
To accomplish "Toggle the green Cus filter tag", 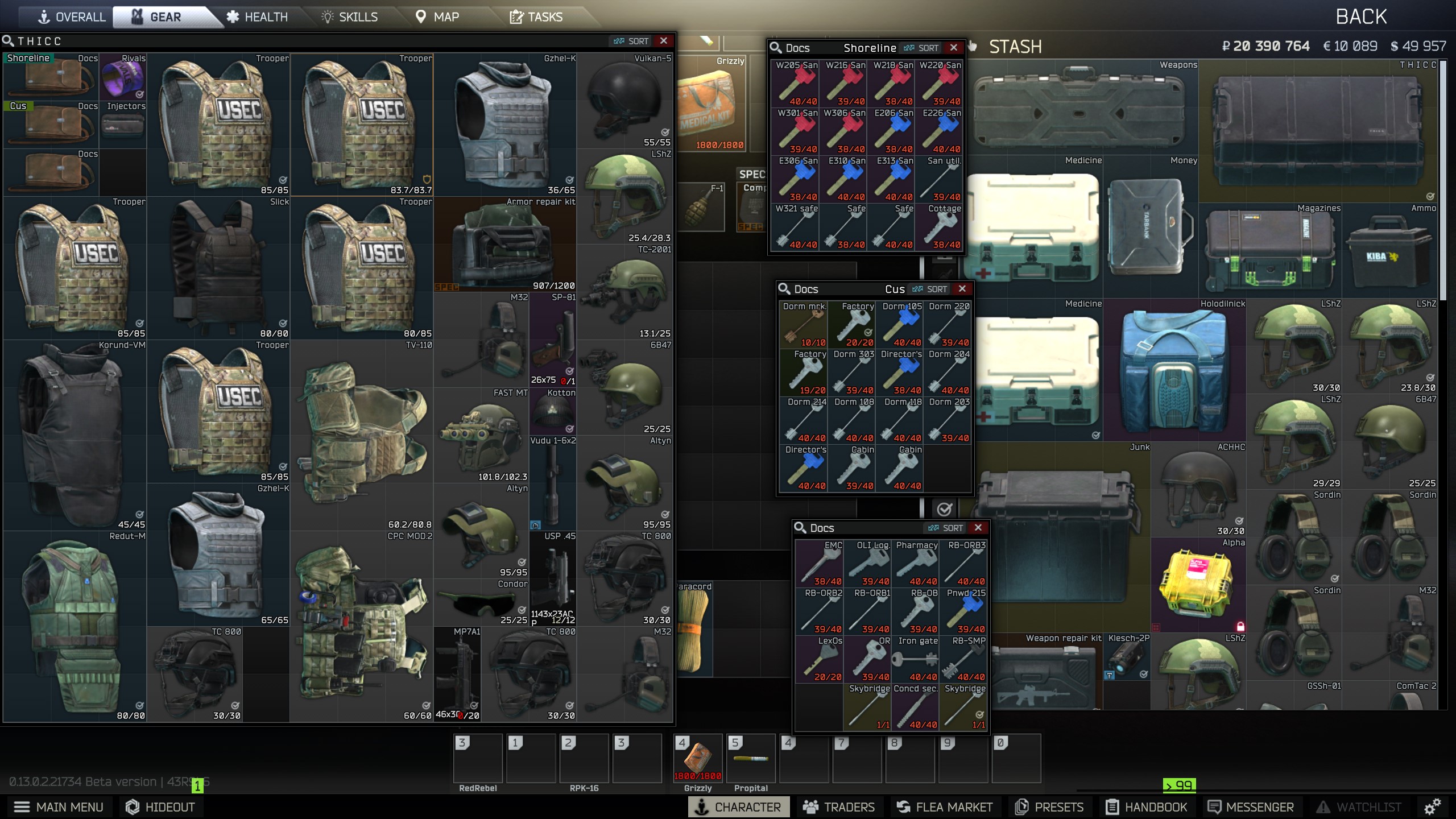I will [18, 106].
